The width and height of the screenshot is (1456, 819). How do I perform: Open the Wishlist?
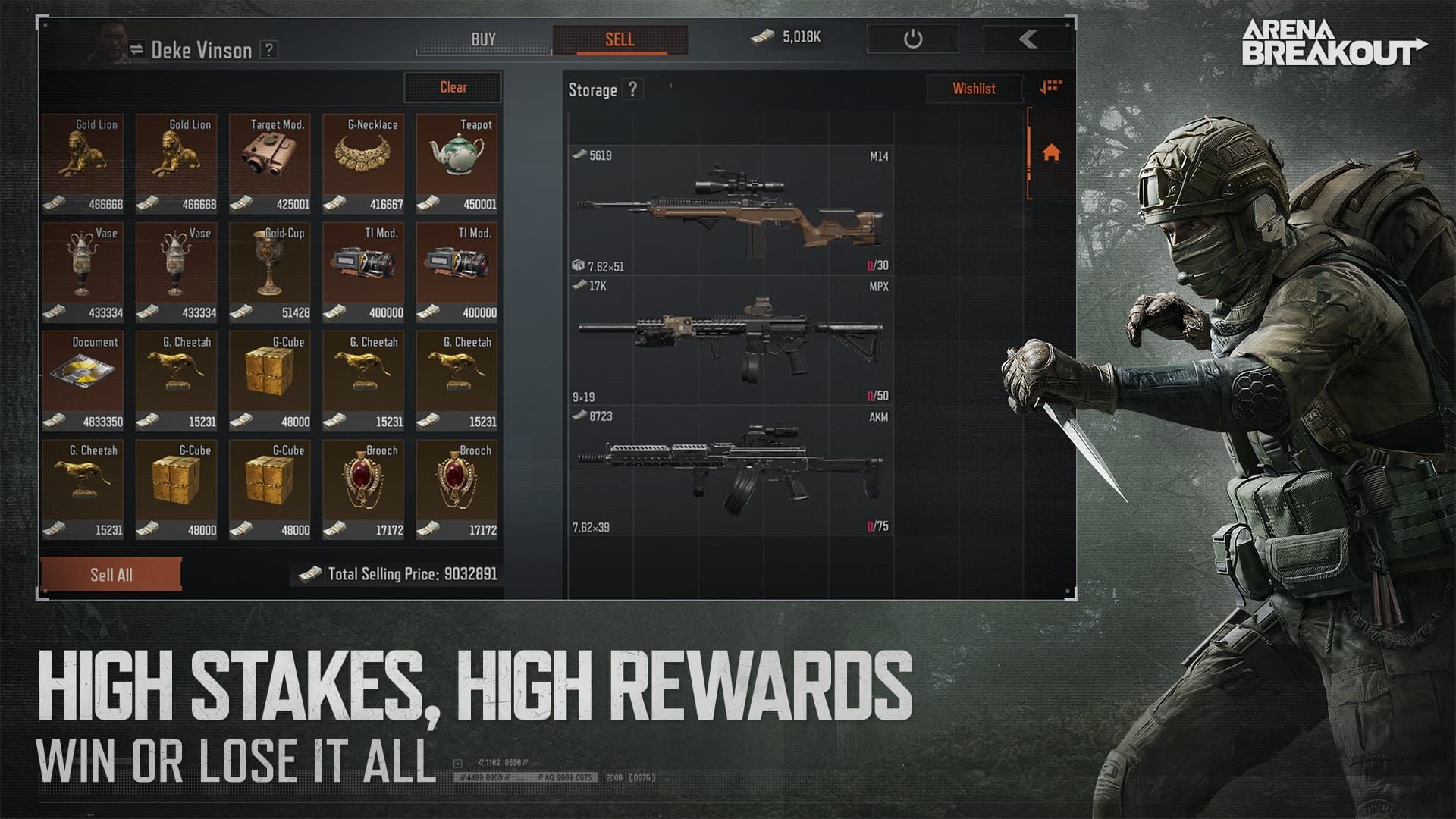[974, 88]
